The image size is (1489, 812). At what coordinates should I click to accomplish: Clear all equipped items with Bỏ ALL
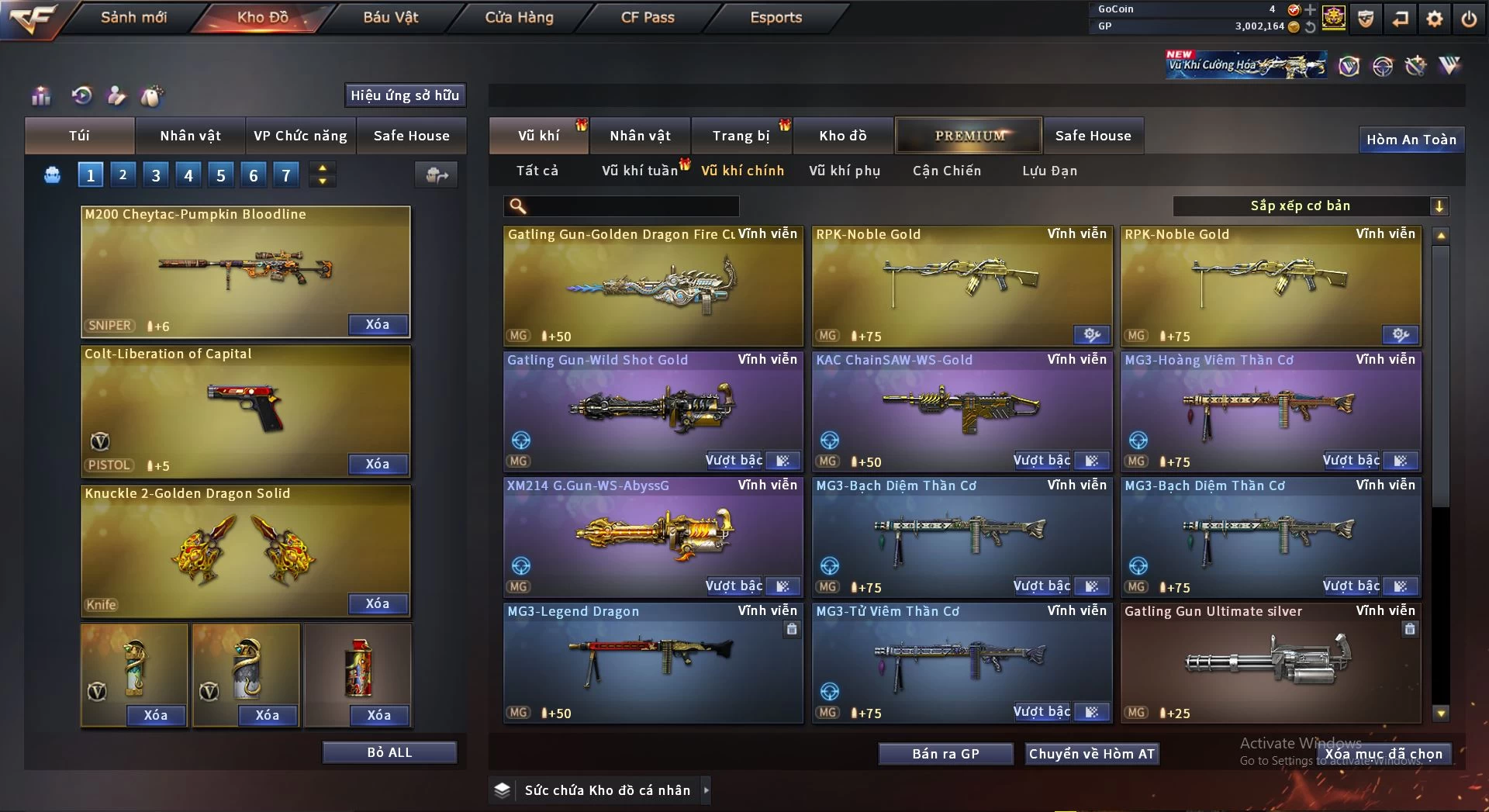coord(389,752)
